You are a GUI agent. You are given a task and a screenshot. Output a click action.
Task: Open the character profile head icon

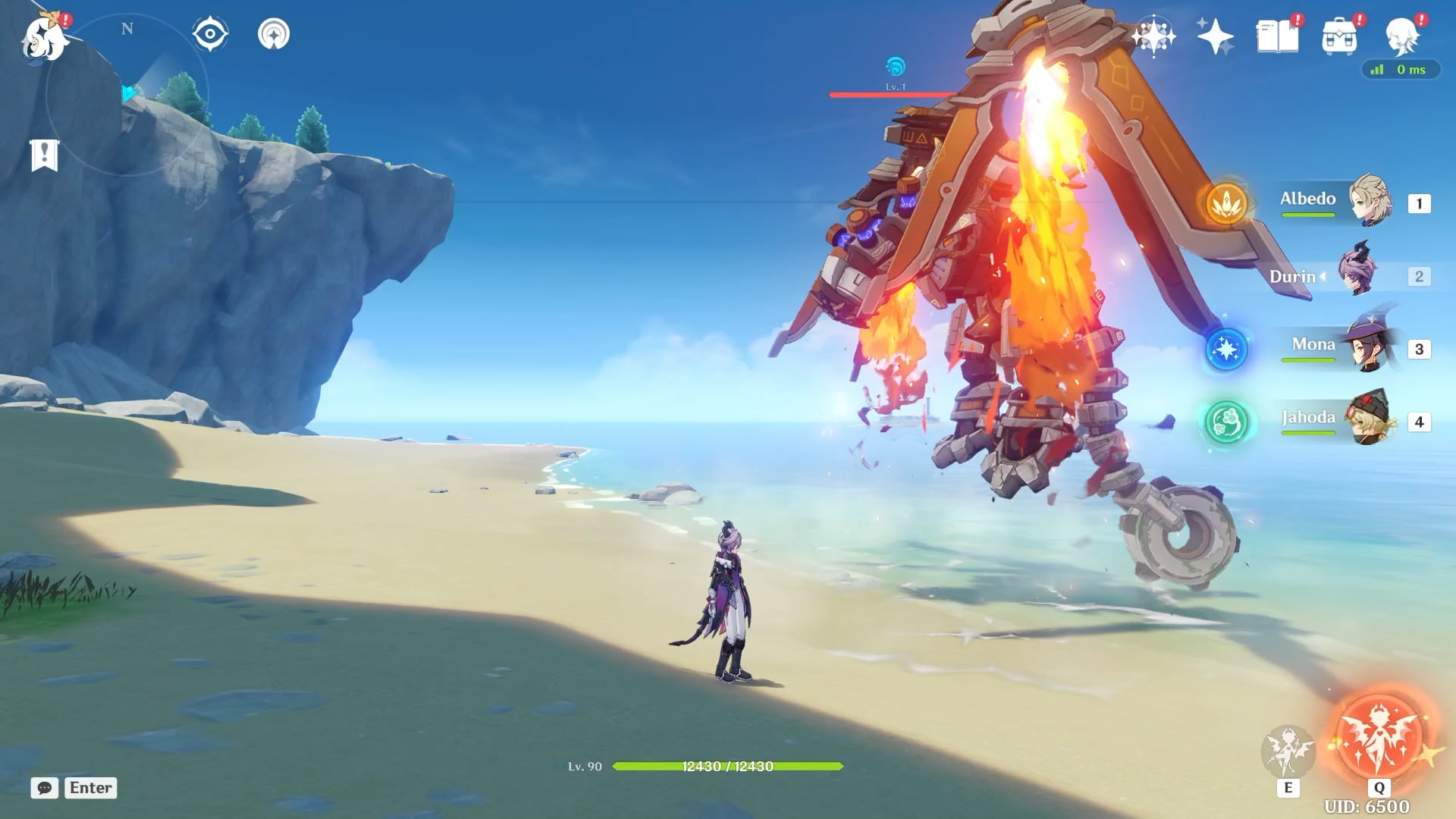[x=1402, y=36]
